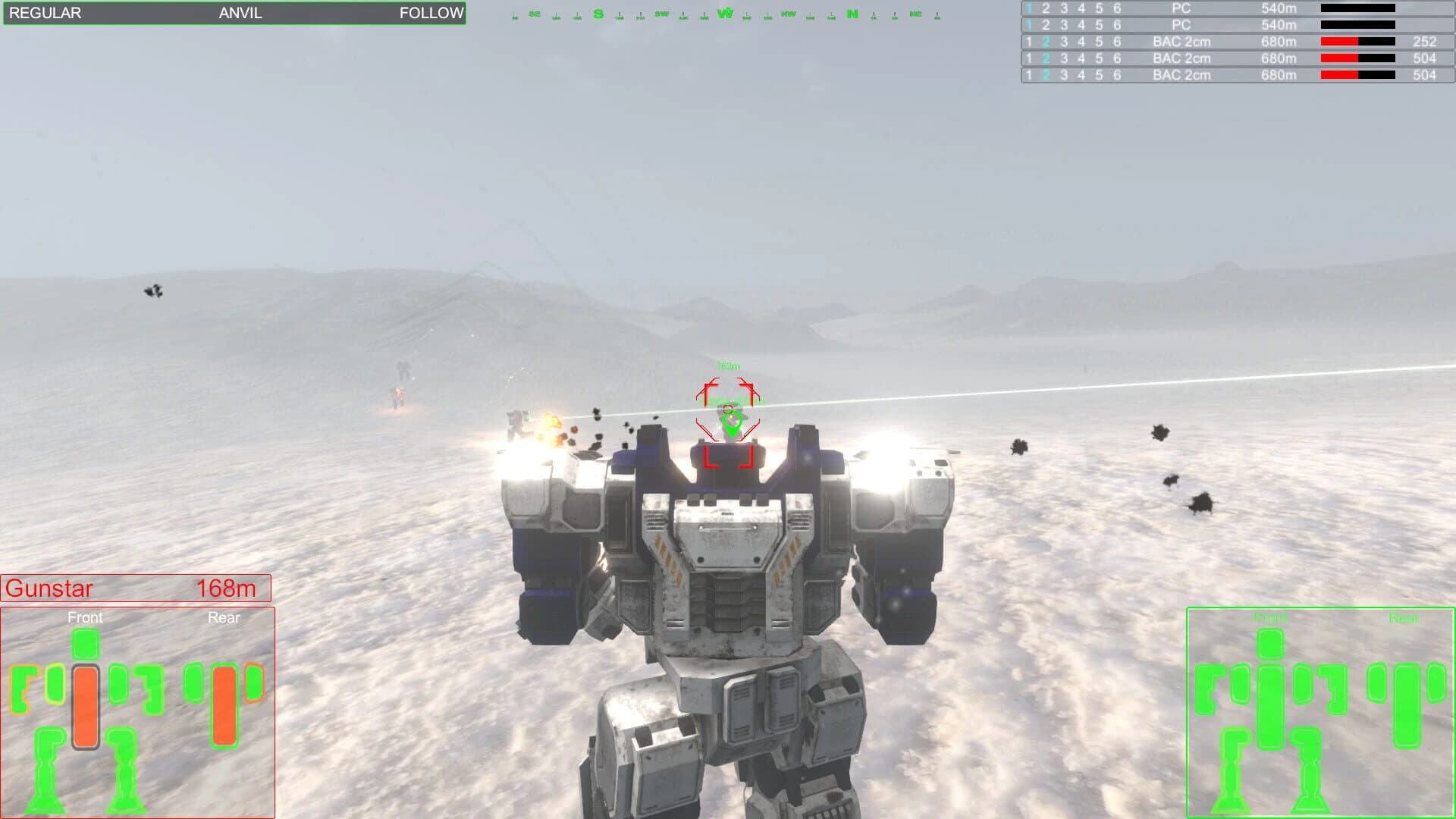This screenshot has width=1456, height=819.
Task: Select the center torso on own mech paper doll
Action: (x=1270, y=705)
